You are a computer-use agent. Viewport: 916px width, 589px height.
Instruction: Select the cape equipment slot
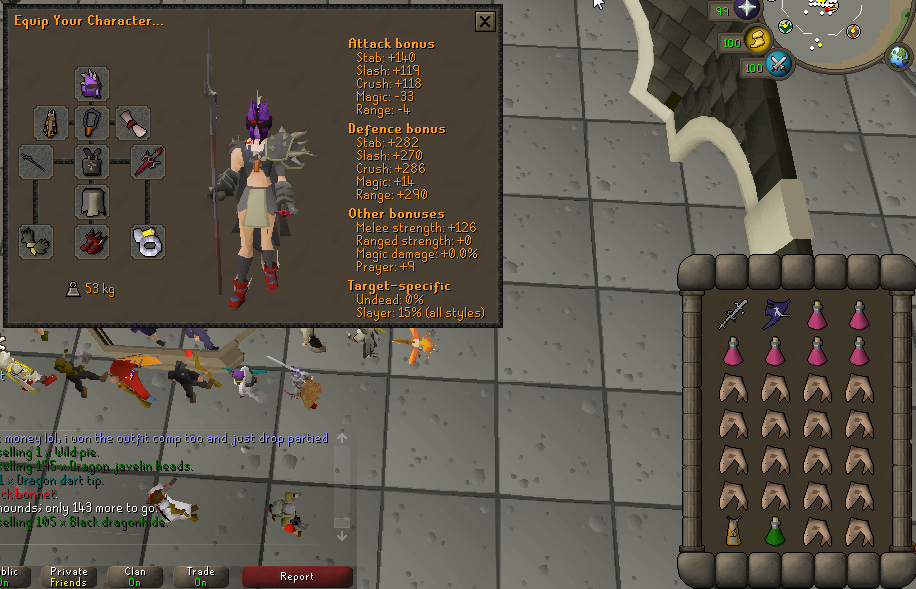(x=51, y=123)
